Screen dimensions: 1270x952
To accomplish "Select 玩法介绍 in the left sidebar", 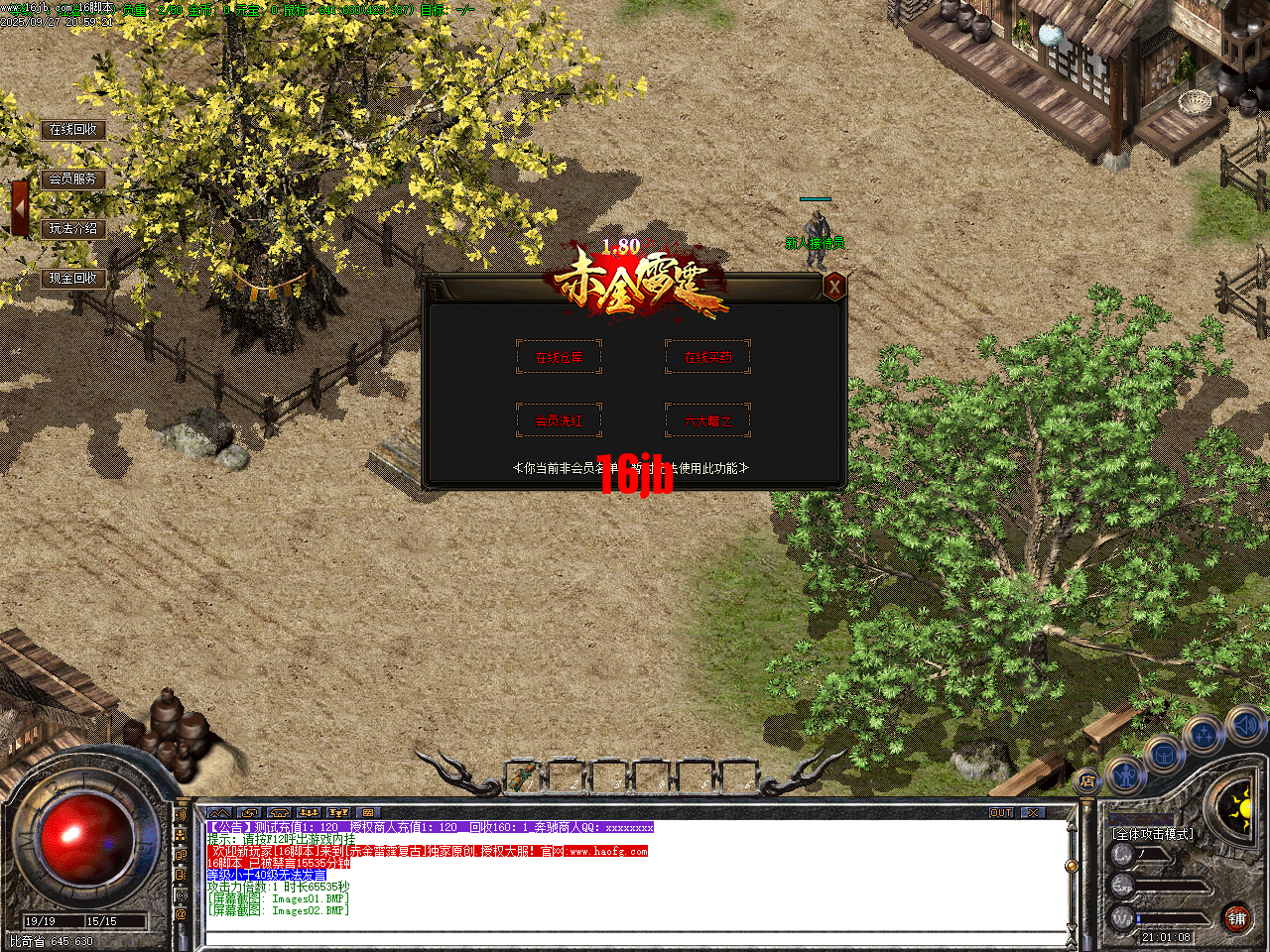I will coord(74,229).
